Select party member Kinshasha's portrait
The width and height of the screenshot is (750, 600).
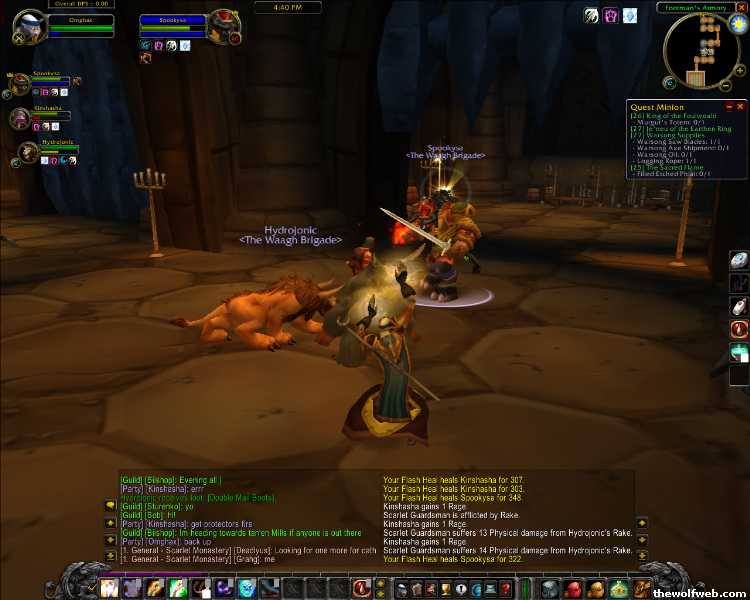tap(19, 119)
